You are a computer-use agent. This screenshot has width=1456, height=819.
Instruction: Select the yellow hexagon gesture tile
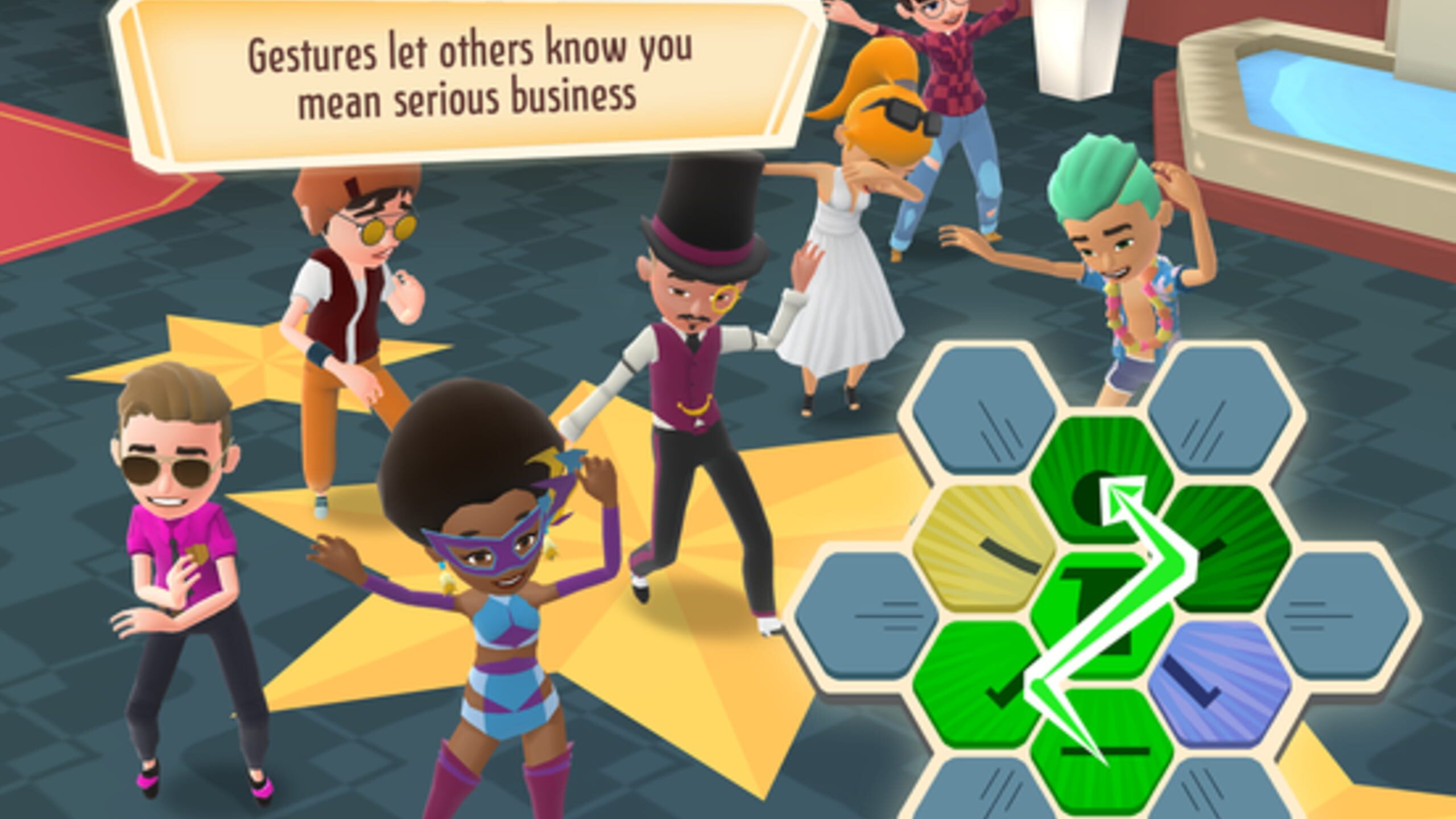(x=984, y=546)
